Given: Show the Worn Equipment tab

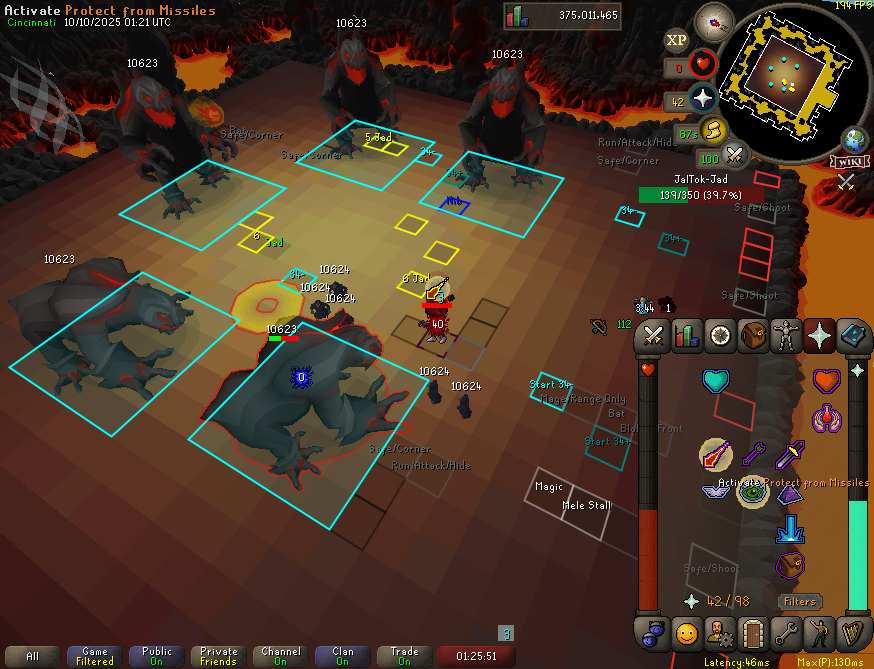Looking at the screenshot, I should coord(787,336).
